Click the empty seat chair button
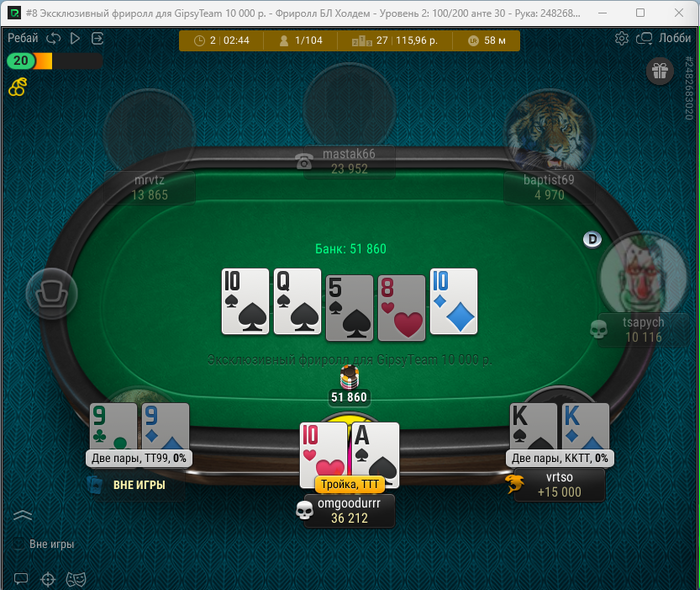Viewport: 700px width, 590px height. tap(50, 292)
